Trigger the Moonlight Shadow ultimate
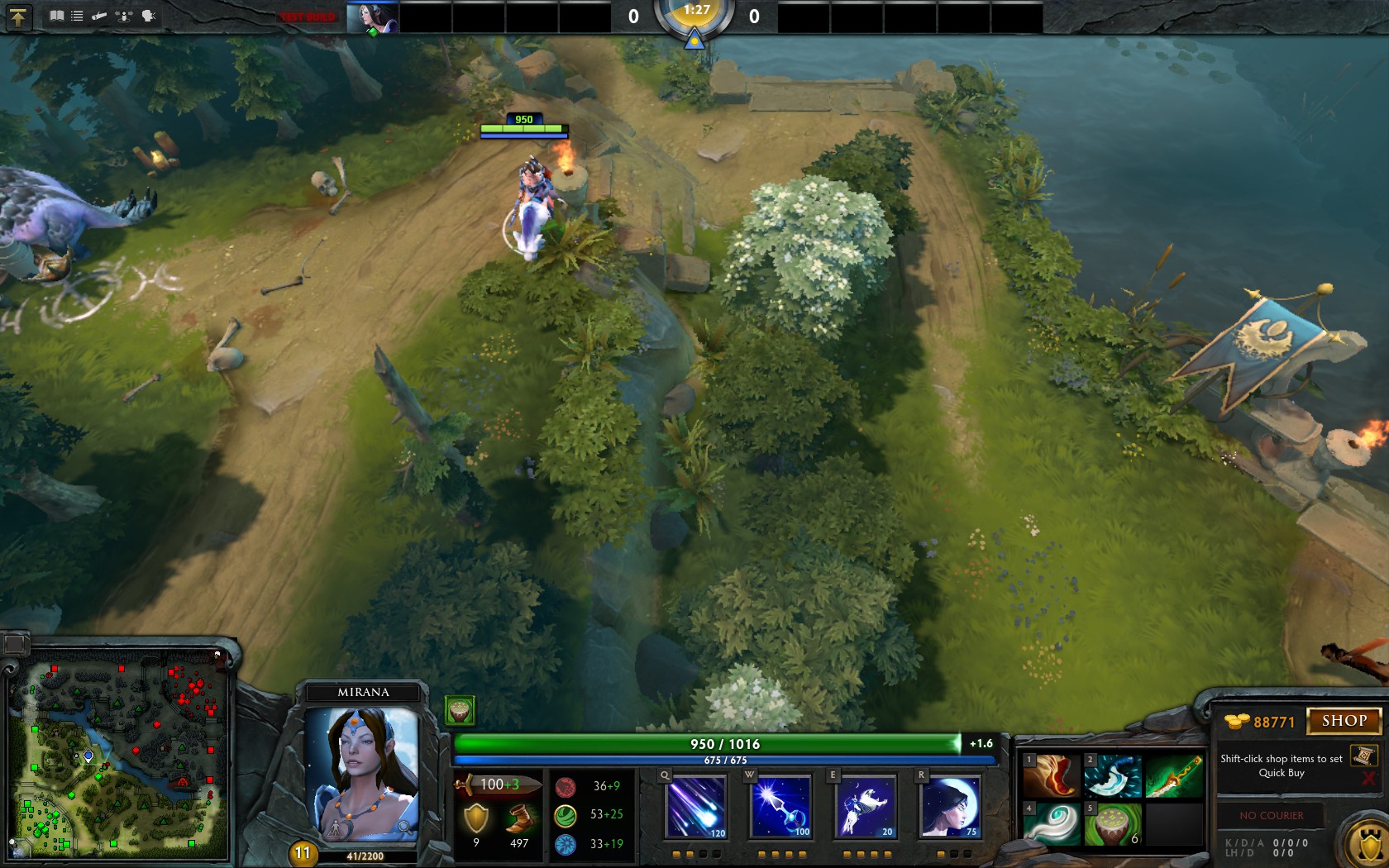 pos(951,806)
